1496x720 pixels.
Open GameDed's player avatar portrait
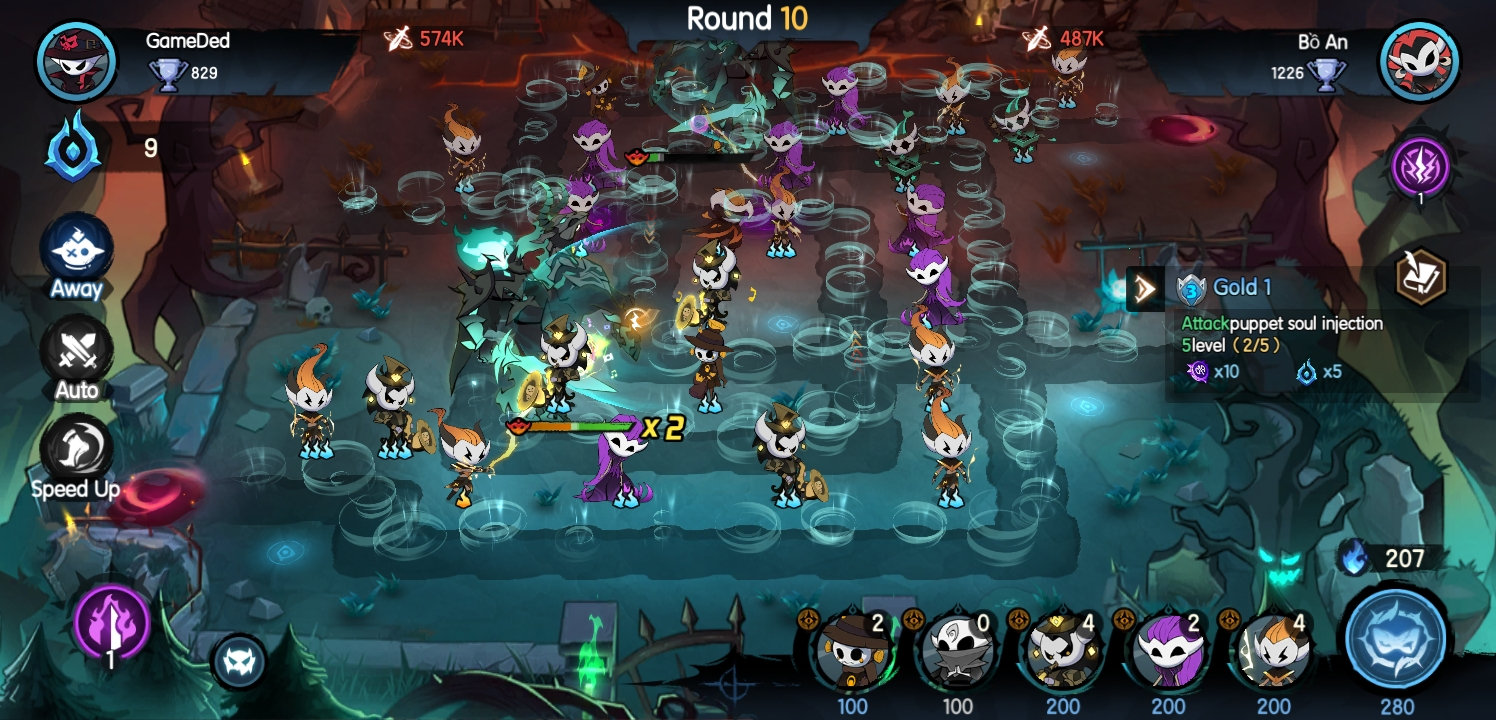click(77, 61)
